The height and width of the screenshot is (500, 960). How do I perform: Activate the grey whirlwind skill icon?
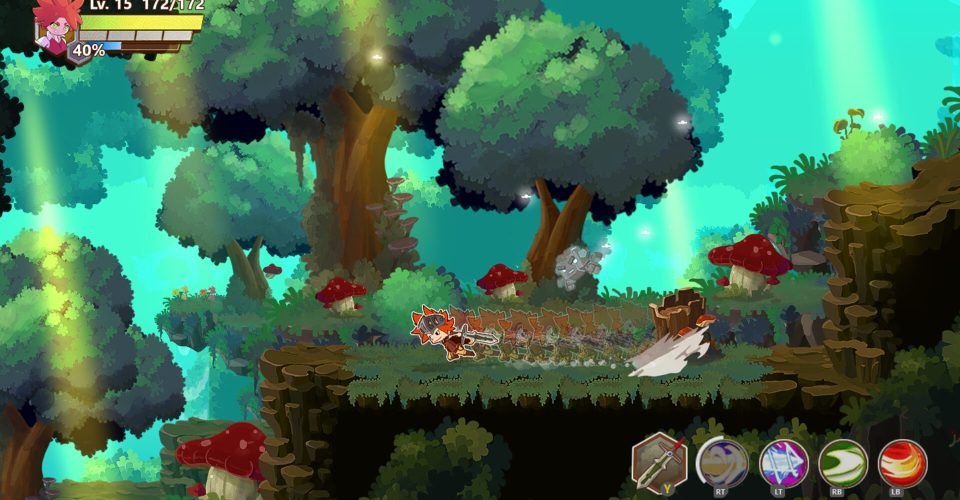[x=721, y=463]
